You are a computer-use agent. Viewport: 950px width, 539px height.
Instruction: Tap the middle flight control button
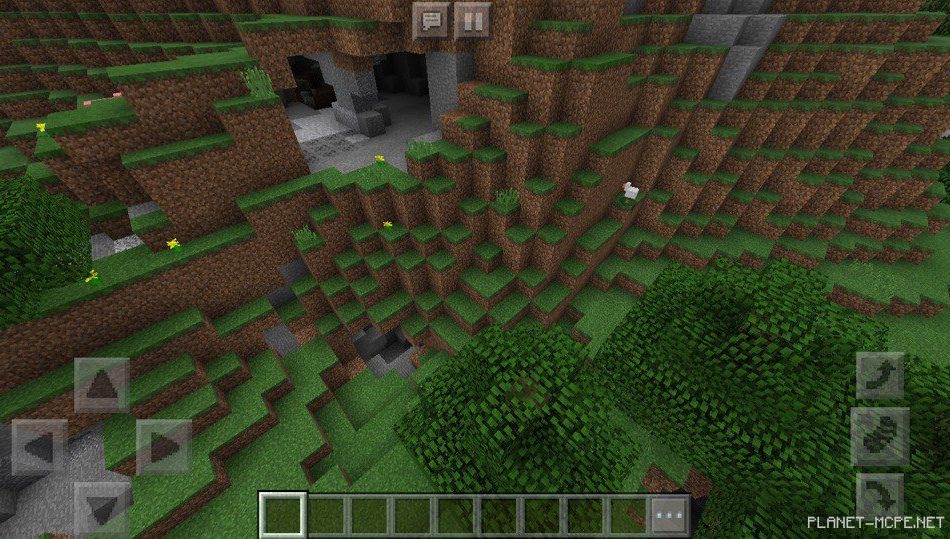(x=880, y=436)
